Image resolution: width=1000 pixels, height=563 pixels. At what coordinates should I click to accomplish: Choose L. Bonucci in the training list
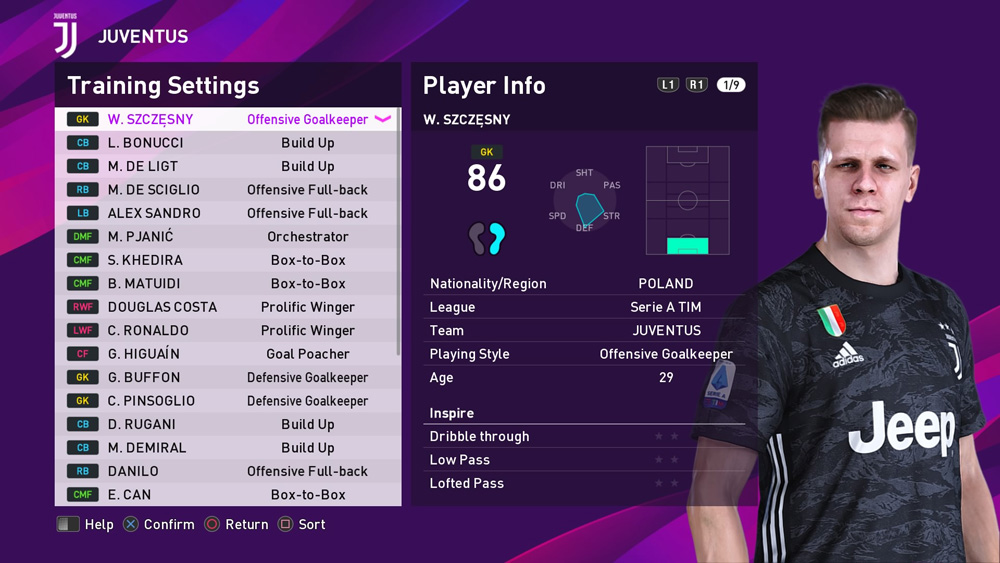227,143
